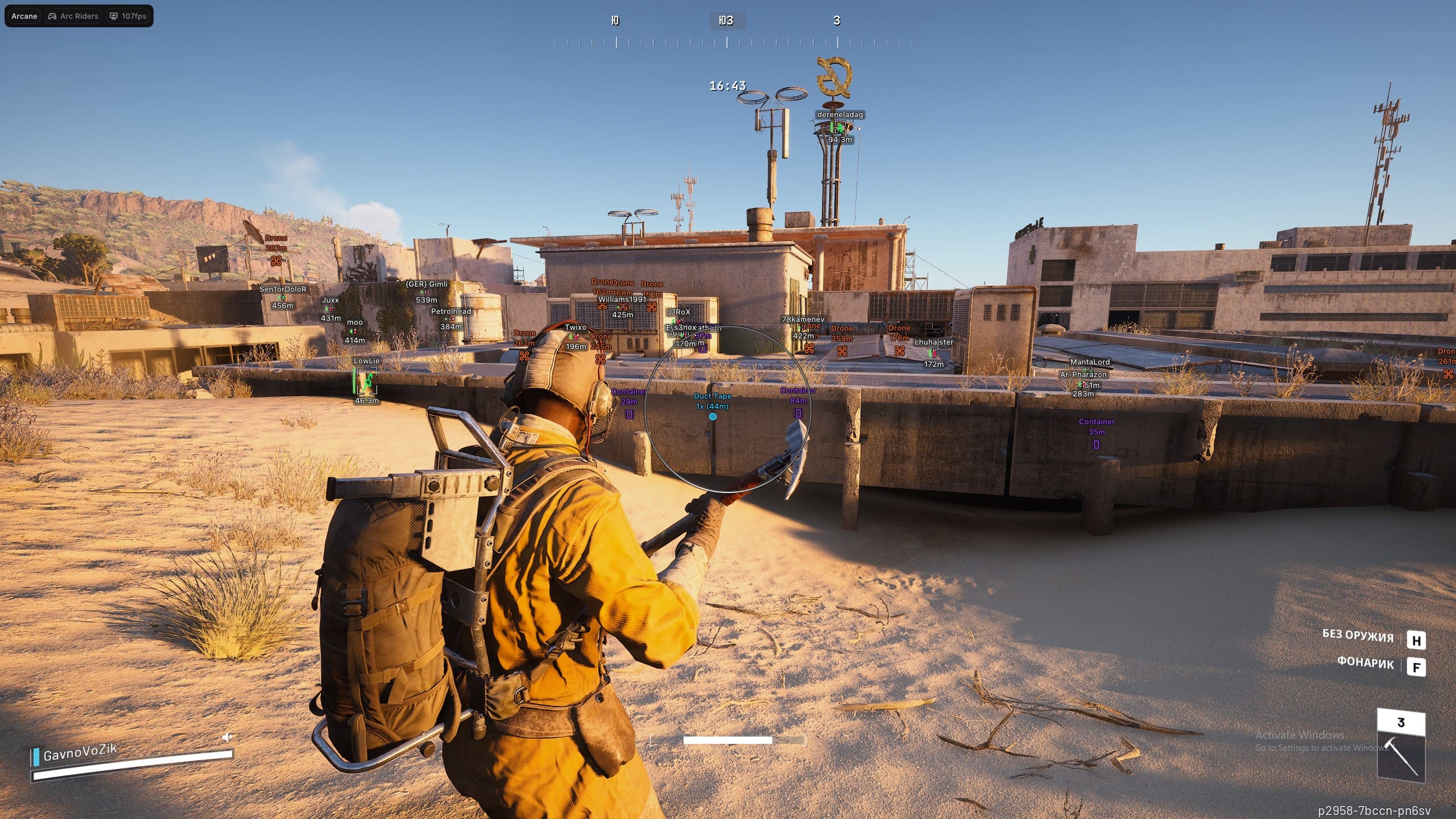Image resolution: width=1456 pixels, height=819 pixels.
Task: Click the "ЮЗ" marker on the compass
Action: (726, 21)
